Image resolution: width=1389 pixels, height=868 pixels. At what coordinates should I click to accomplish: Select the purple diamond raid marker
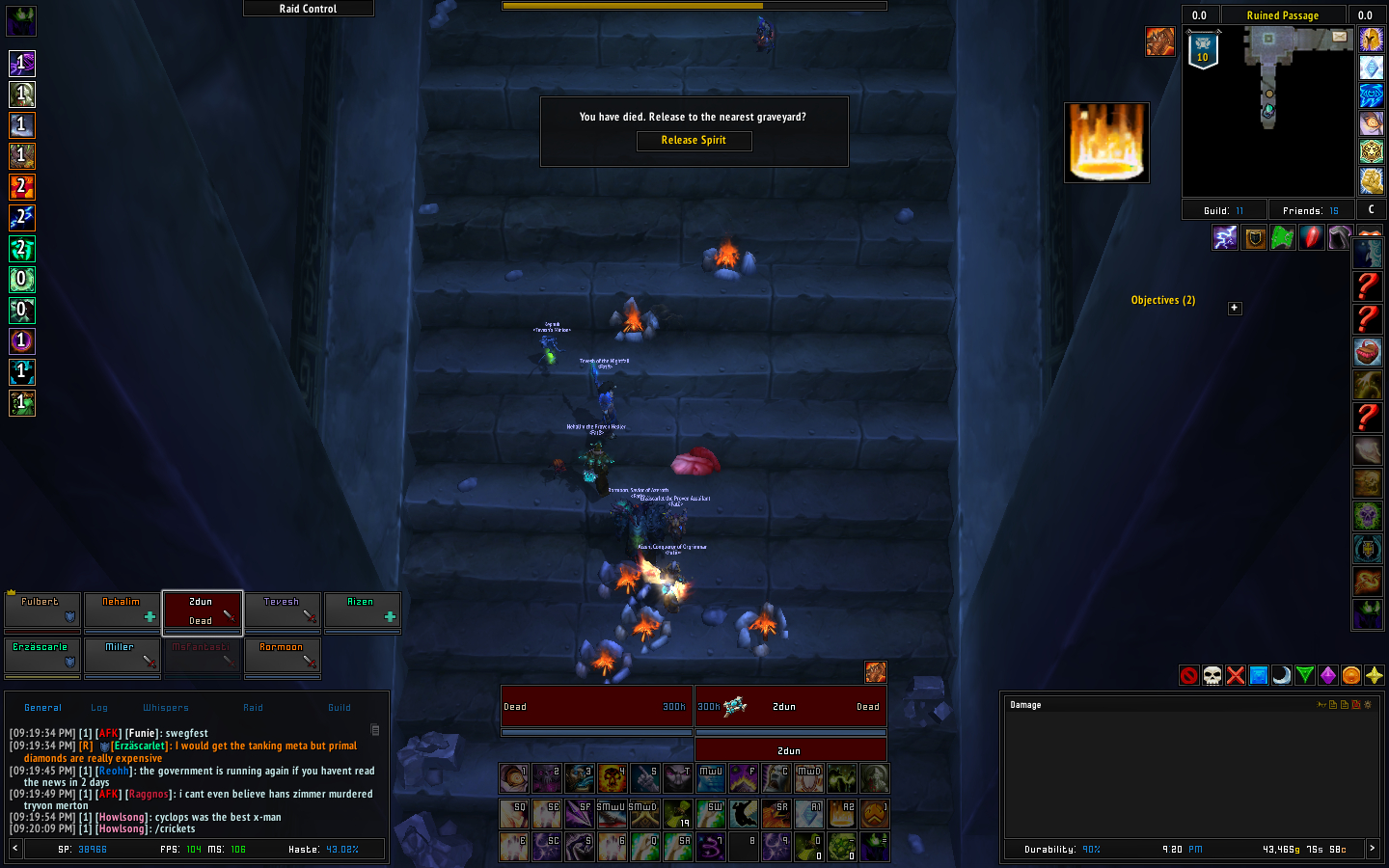coord(1328,675)
